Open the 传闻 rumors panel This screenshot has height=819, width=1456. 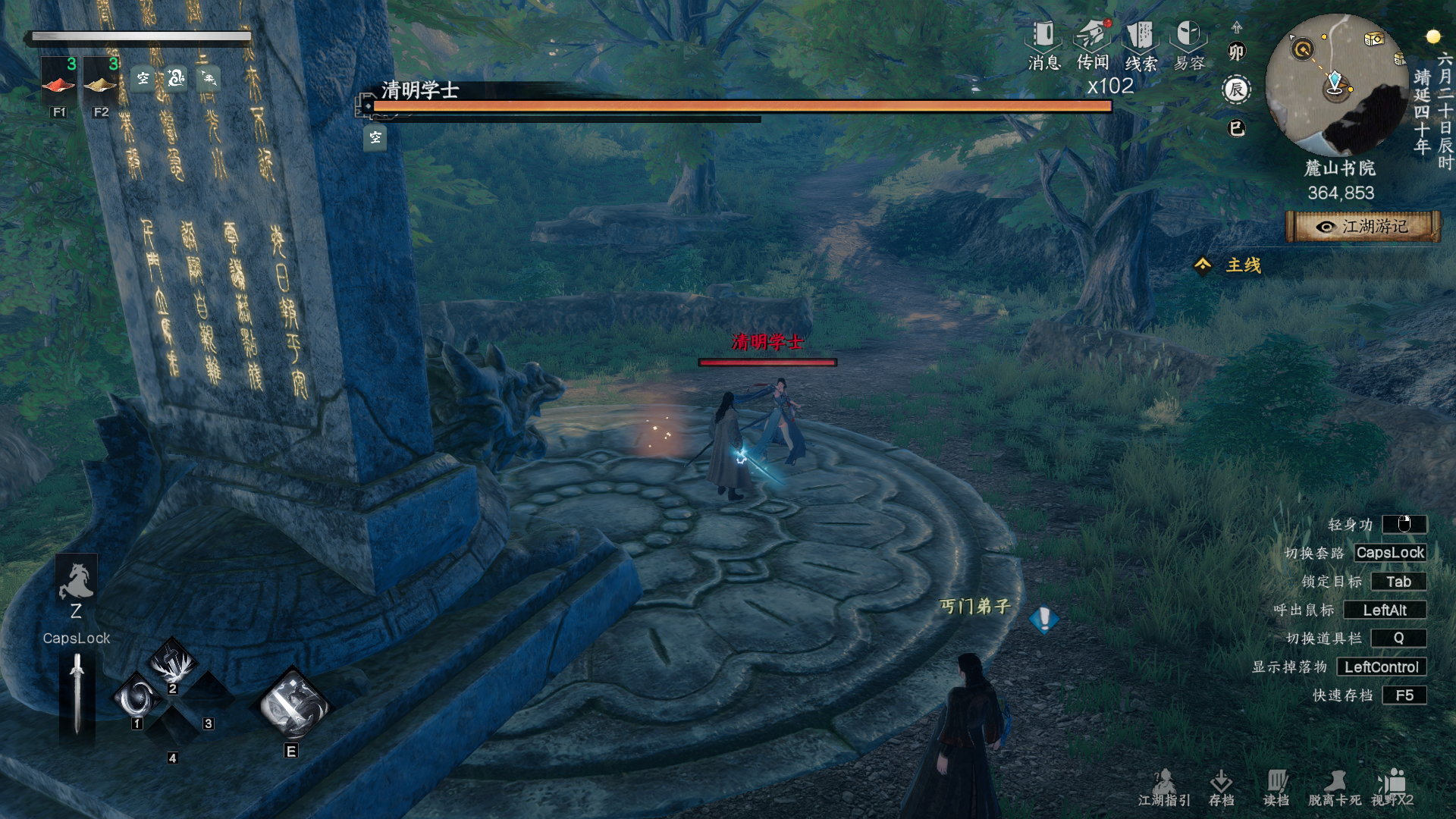pos(1092,45)
